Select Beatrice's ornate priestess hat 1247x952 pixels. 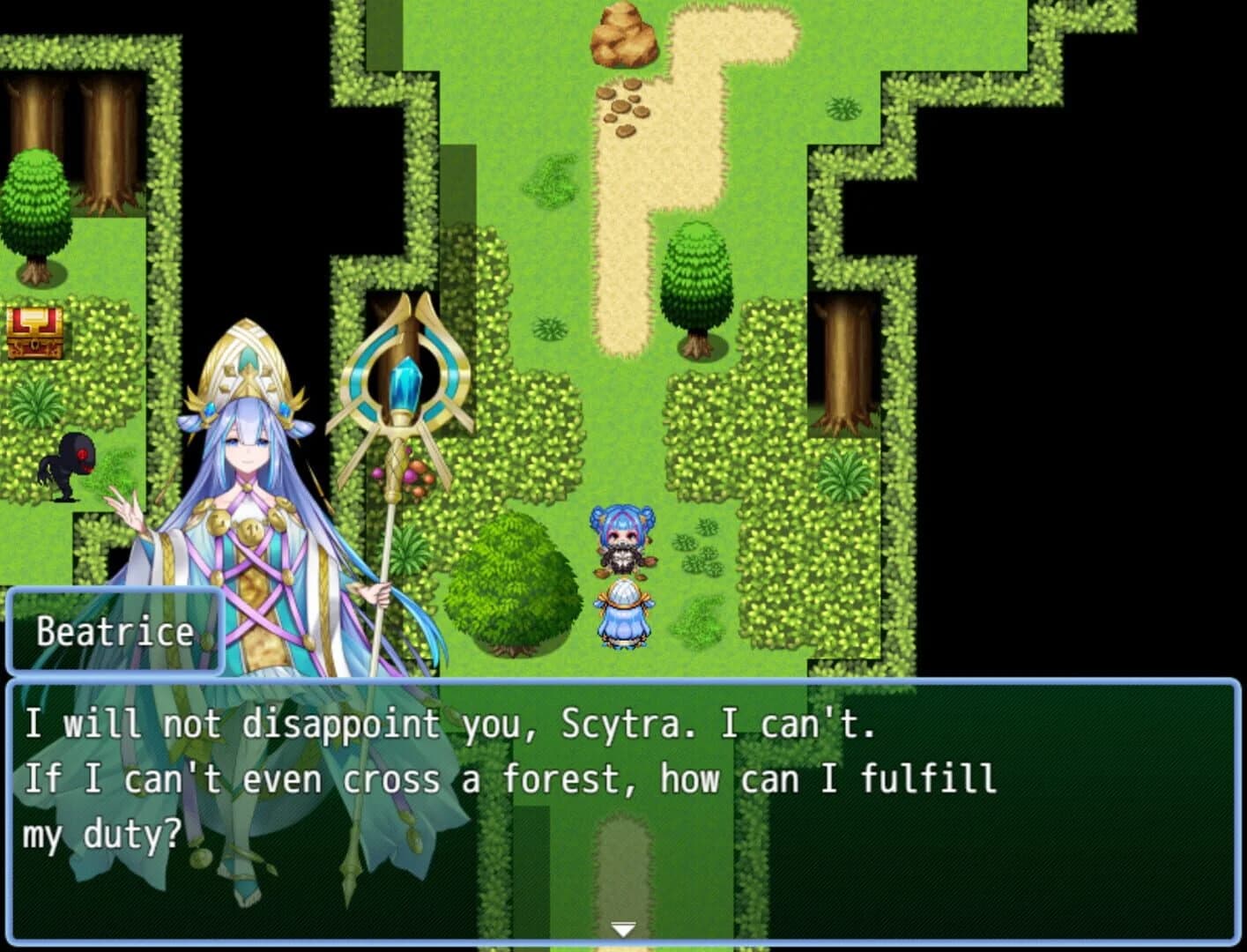[x=245, y=361]
